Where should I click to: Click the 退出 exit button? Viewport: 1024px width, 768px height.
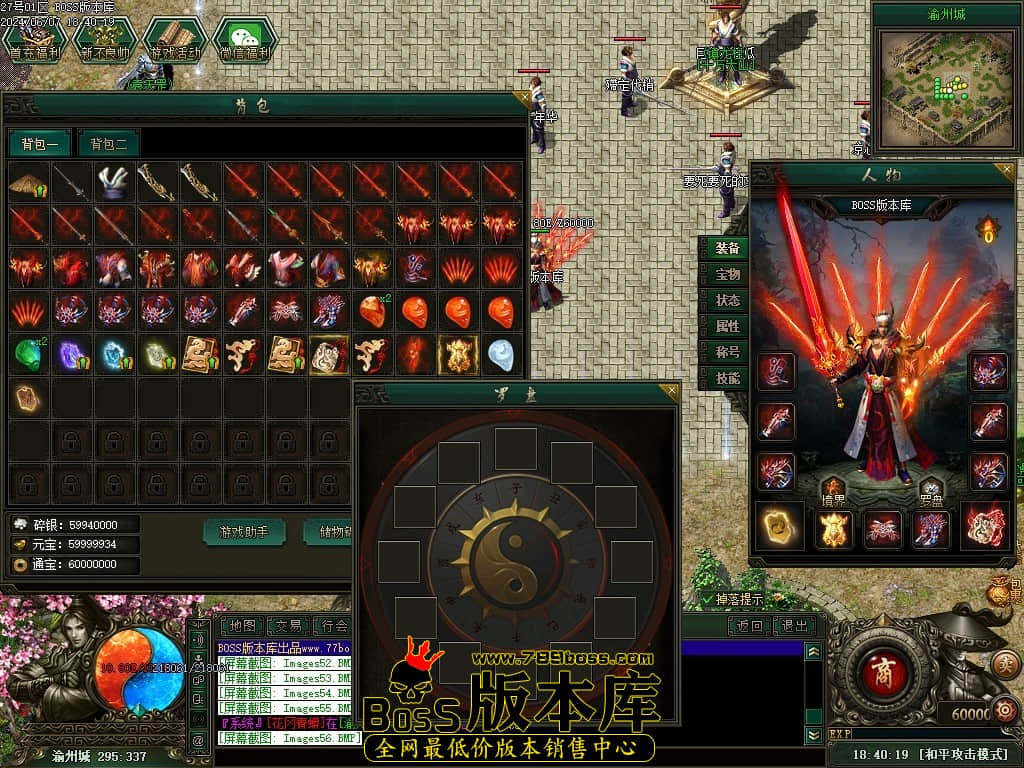pyautogui.click(x=795, y=626)
